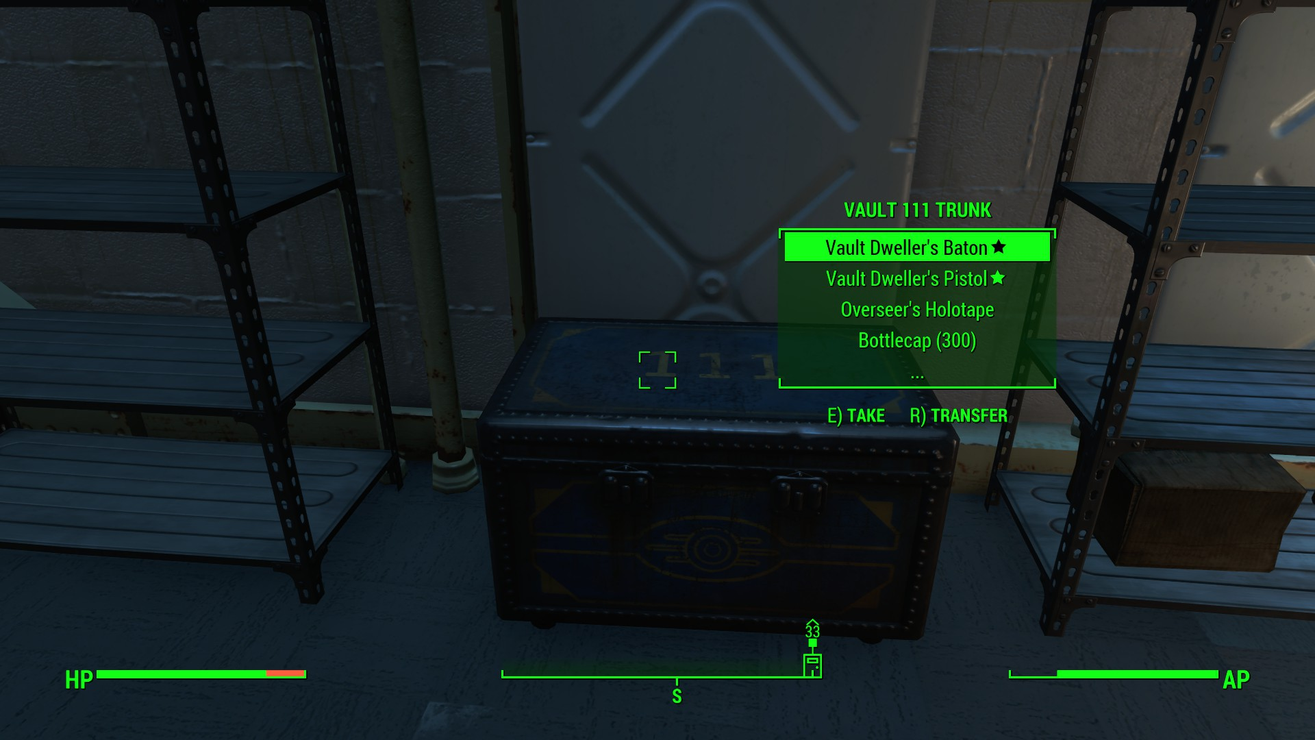Pick up the Overseer's Holotape
The width and height of the screenshot is (1315, 740).
tap(916, 309)
